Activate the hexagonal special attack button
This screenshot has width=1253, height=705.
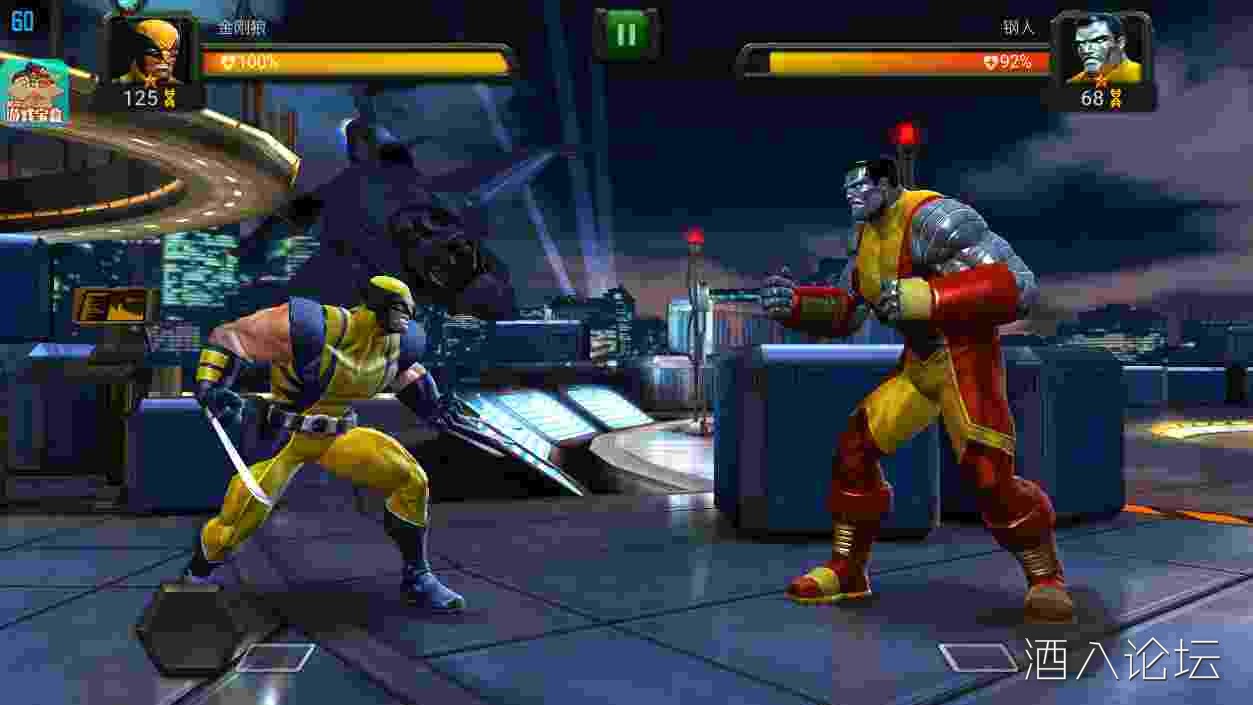188,626
